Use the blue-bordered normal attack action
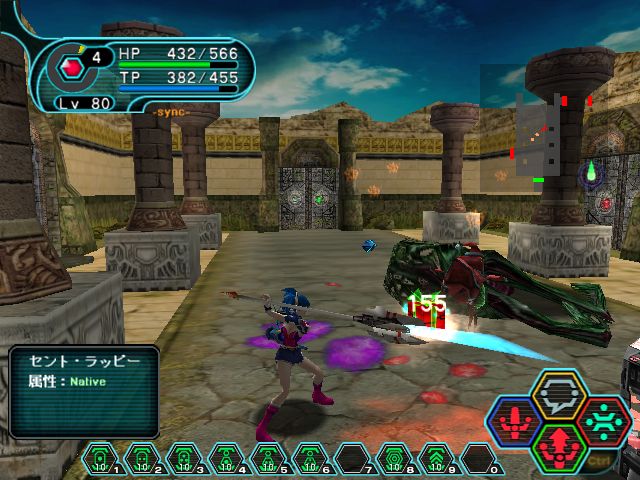This screenshot has height=480, width=640. pos(514,422)
